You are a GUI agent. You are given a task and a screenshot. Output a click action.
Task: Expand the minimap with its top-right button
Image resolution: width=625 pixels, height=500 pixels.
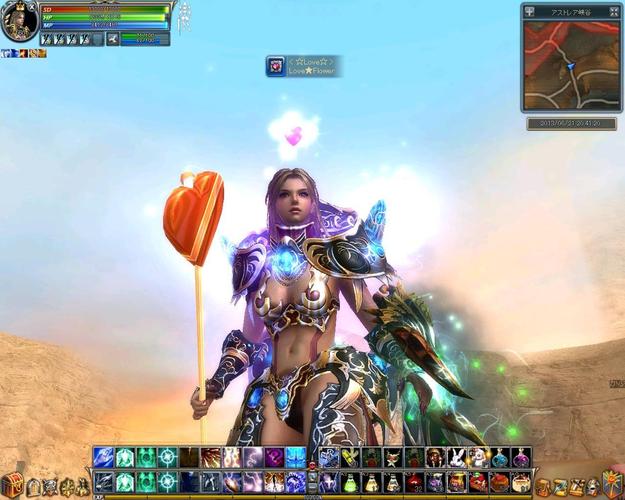614,10
